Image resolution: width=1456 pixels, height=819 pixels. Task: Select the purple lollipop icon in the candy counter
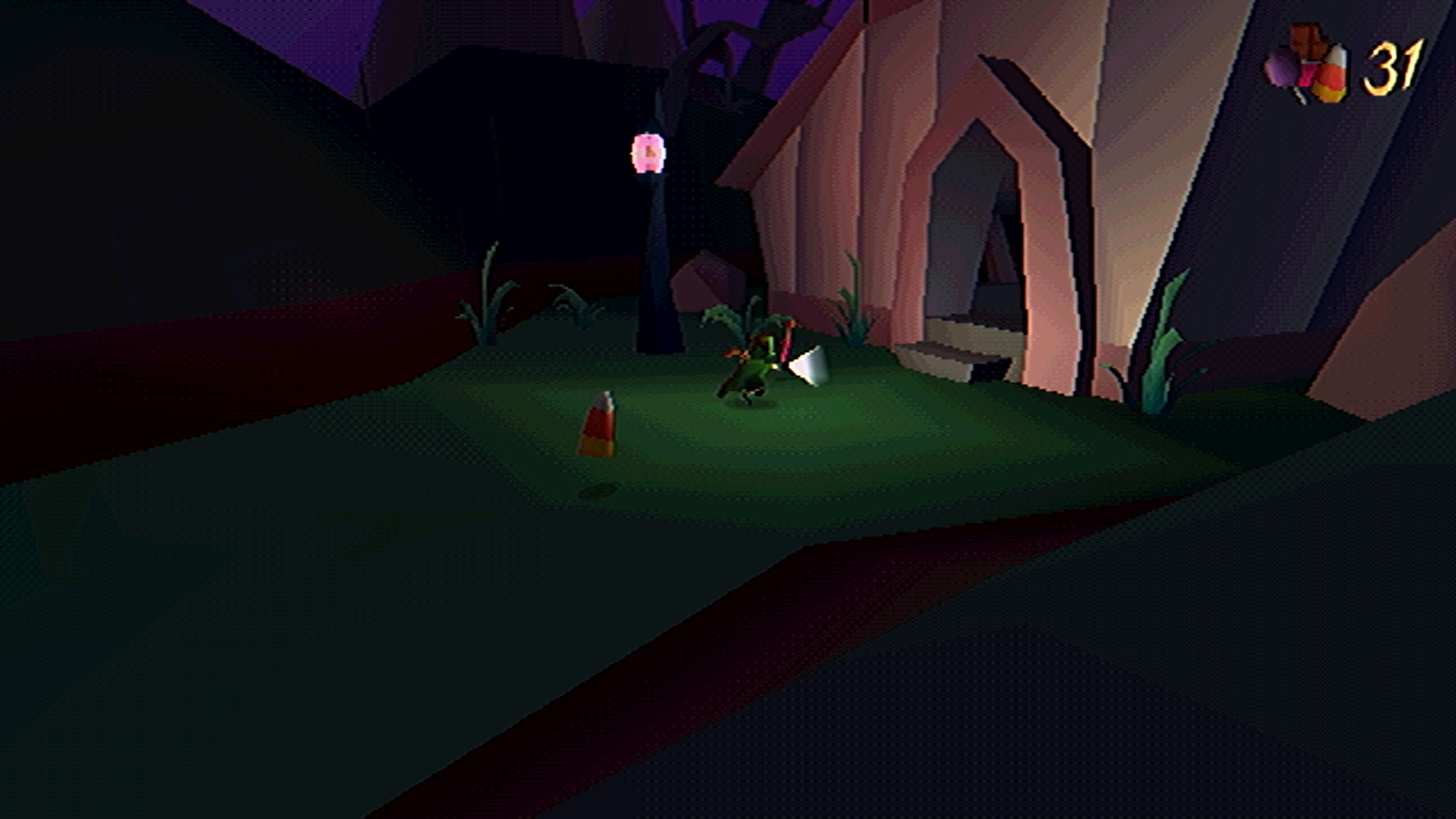(x=1279, y=69)
